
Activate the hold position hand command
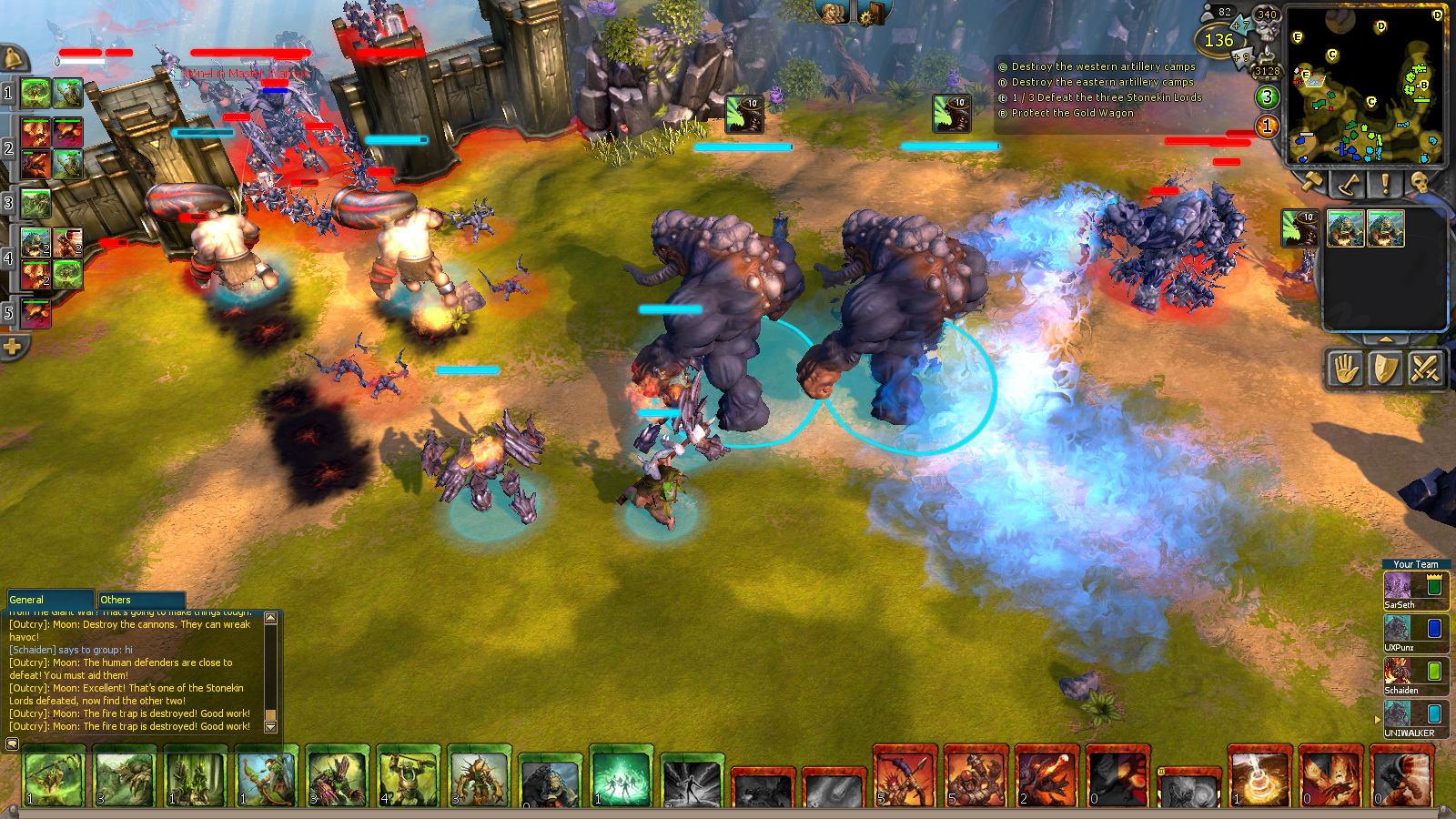tap(1346, 369)
